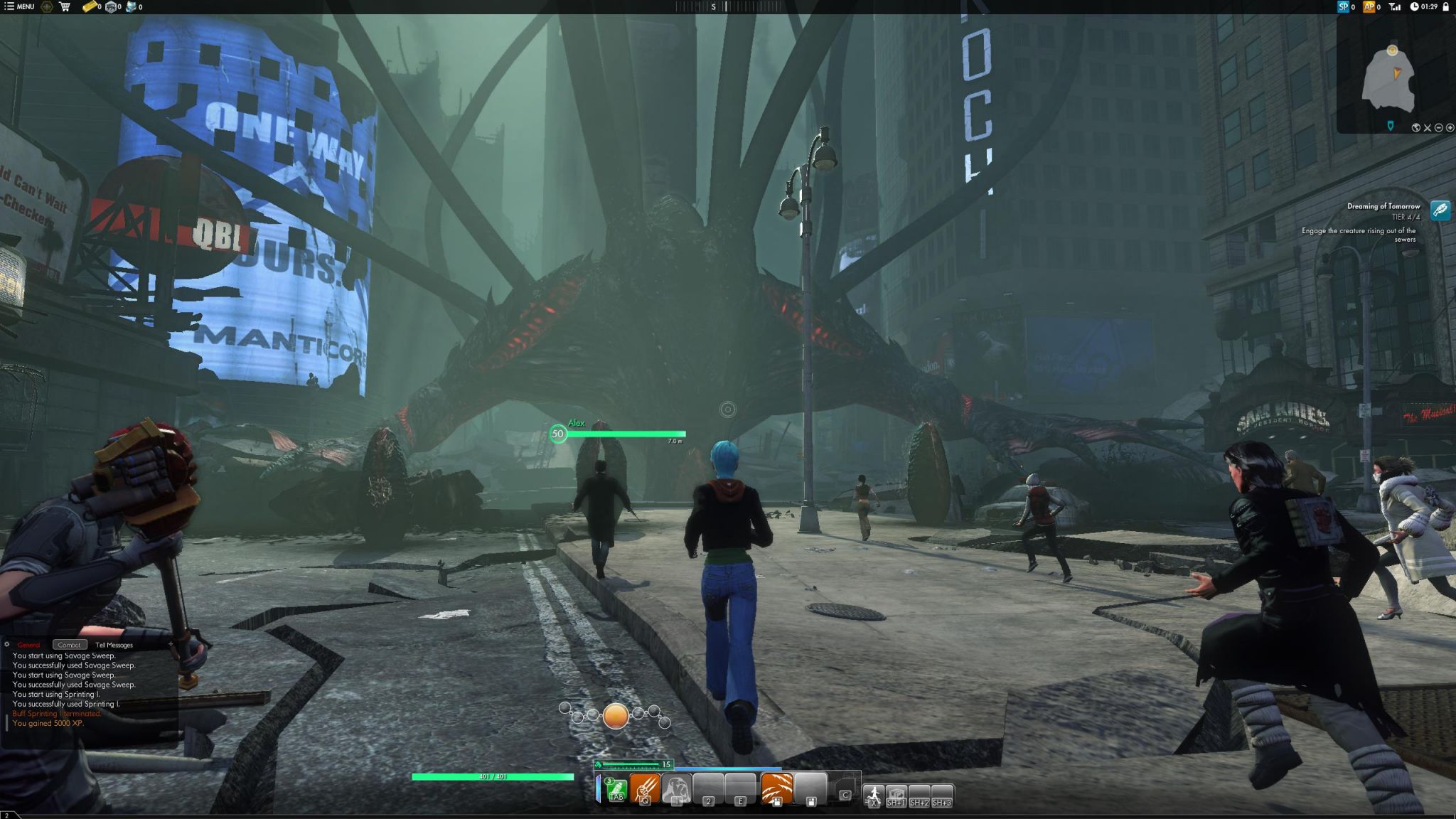Activate the orange claw fist ability

coord(645,788)
